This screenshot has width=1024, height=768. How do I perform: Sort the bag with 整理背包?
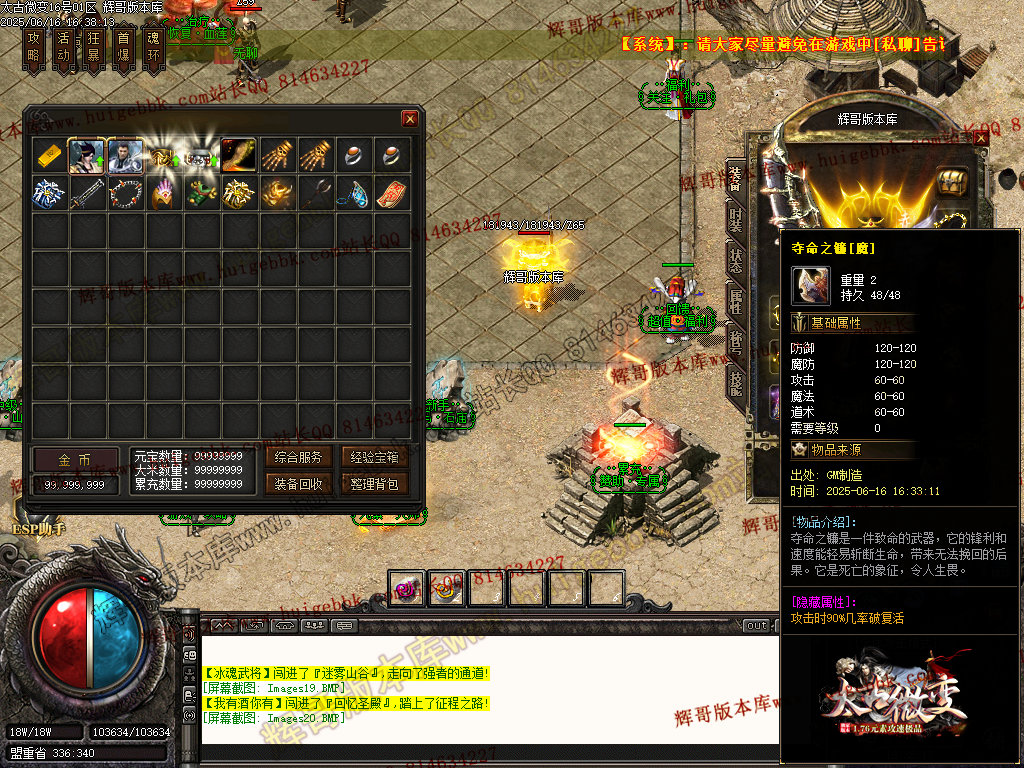[375, 484]
